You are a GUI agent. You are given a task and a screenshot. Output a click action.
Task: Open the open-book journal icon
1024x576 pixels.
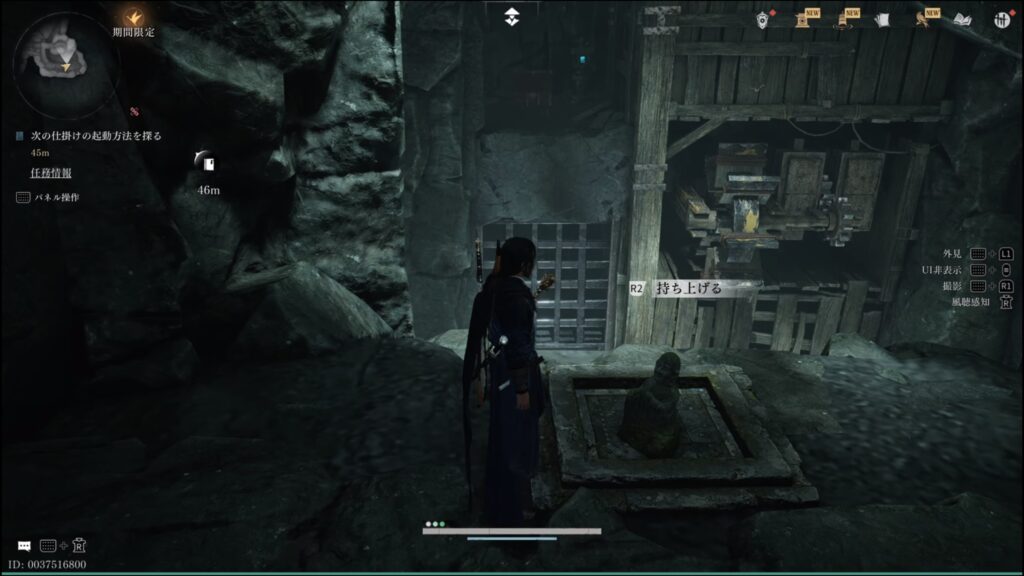pyautogui.click(x=962, y=19)
